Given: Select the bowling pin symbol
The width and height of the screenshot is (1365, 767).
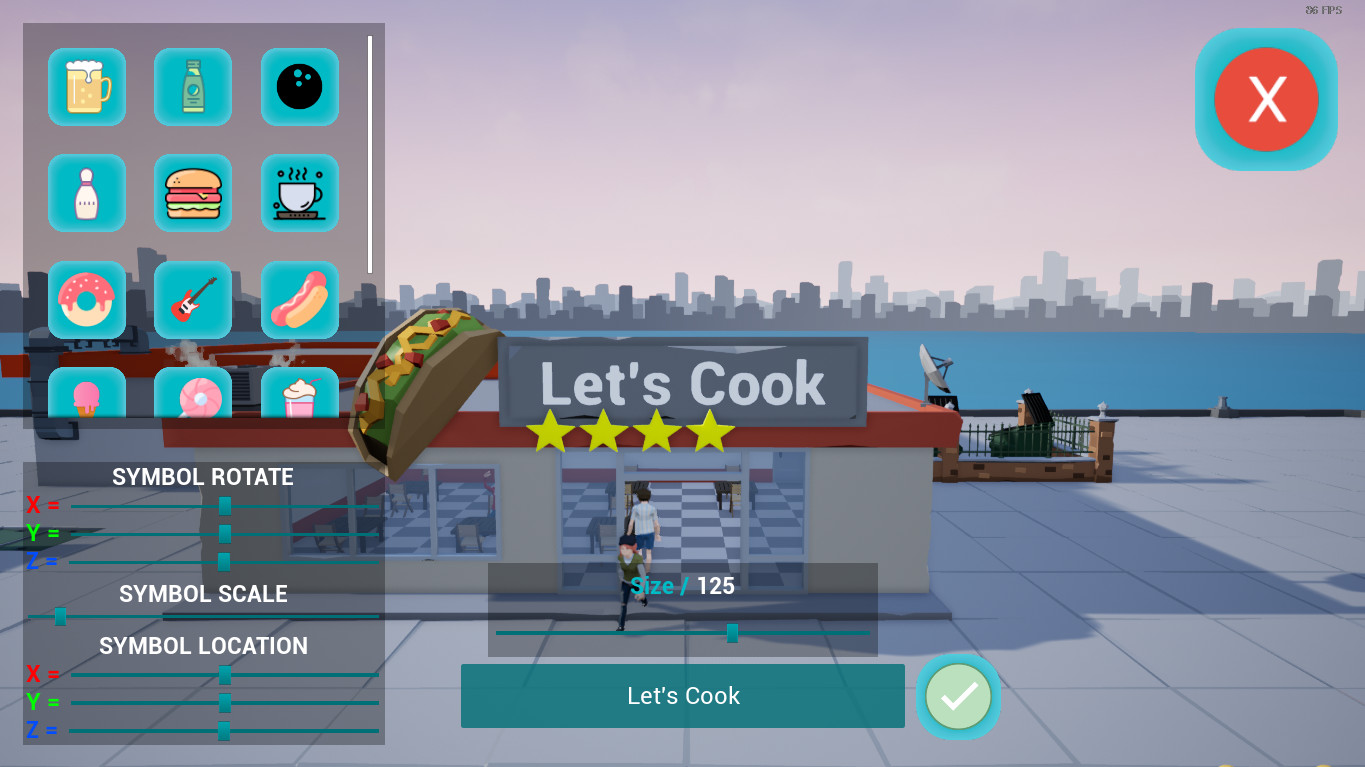Looking at the screenshot, I should [x=86, y=193].
